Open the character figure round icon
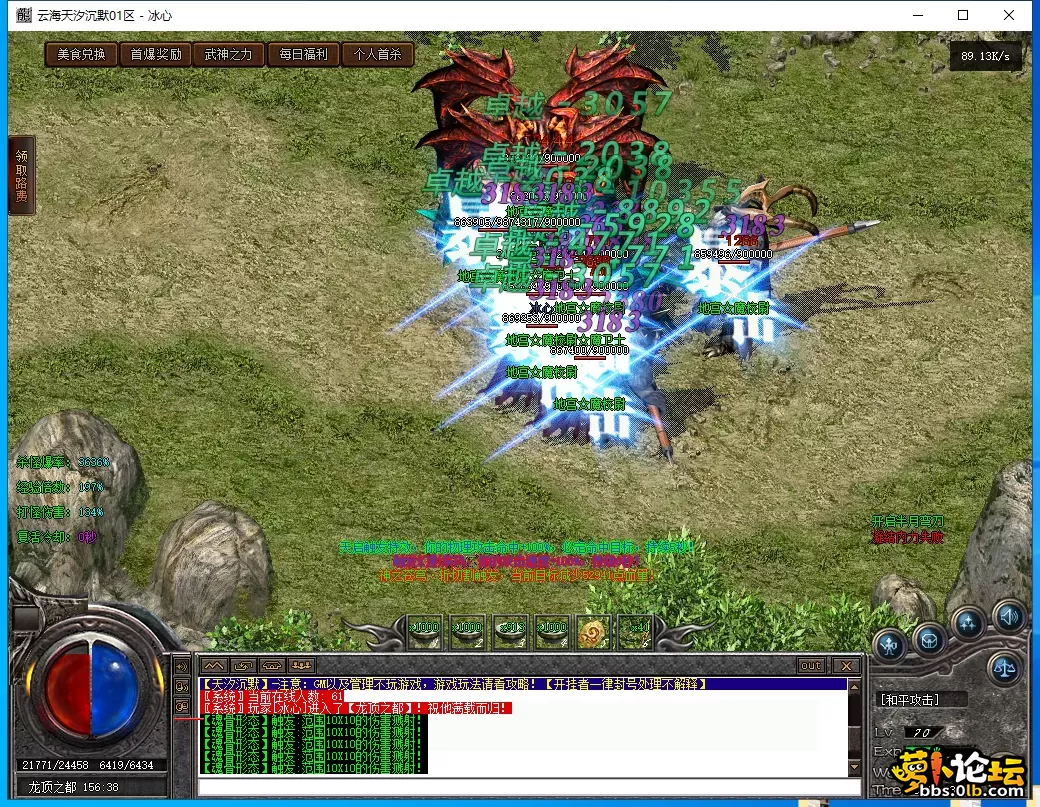 pos(889,645)
